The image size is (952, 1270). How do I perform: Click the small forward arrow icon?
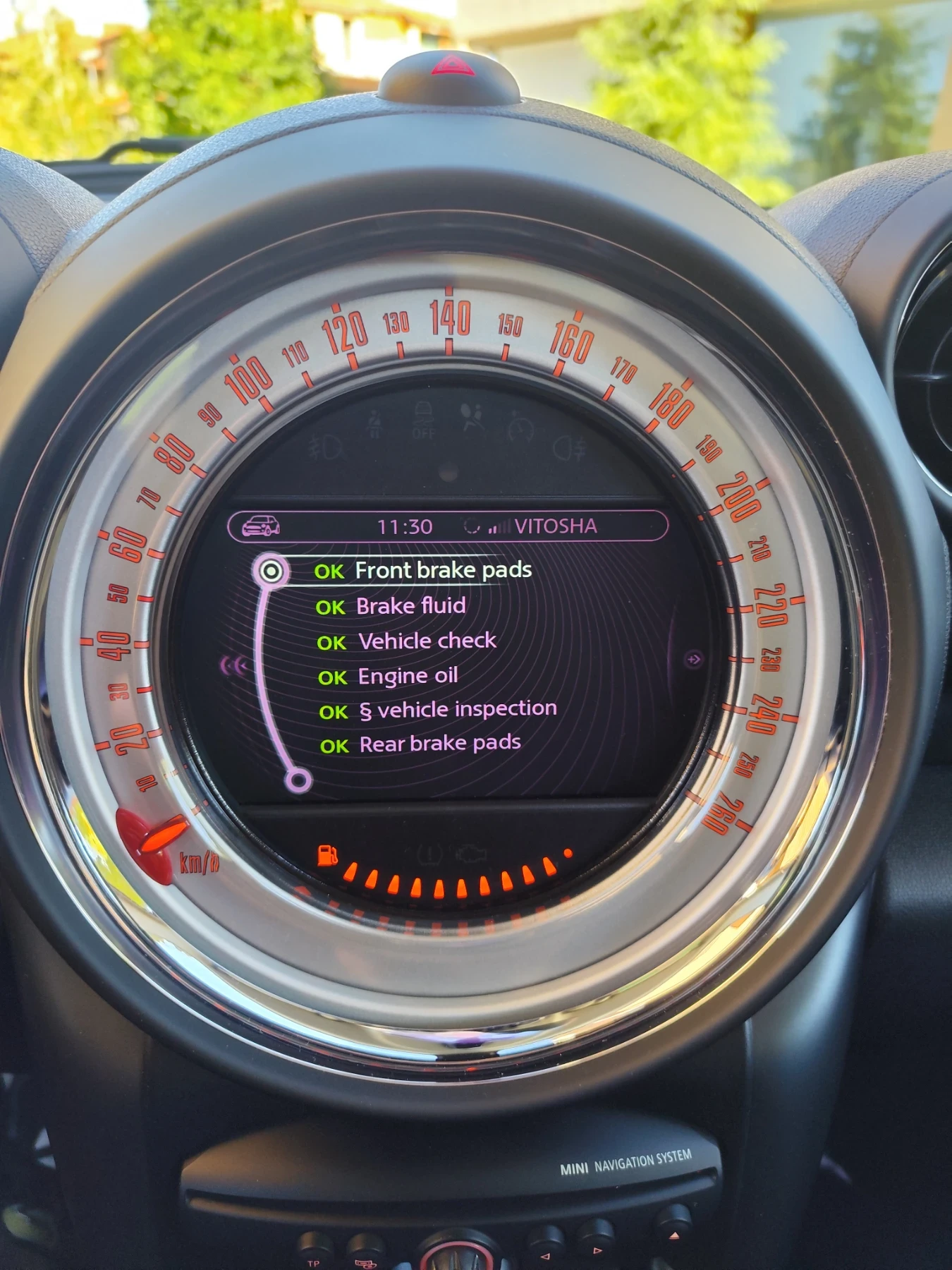(x=694, y=659)
